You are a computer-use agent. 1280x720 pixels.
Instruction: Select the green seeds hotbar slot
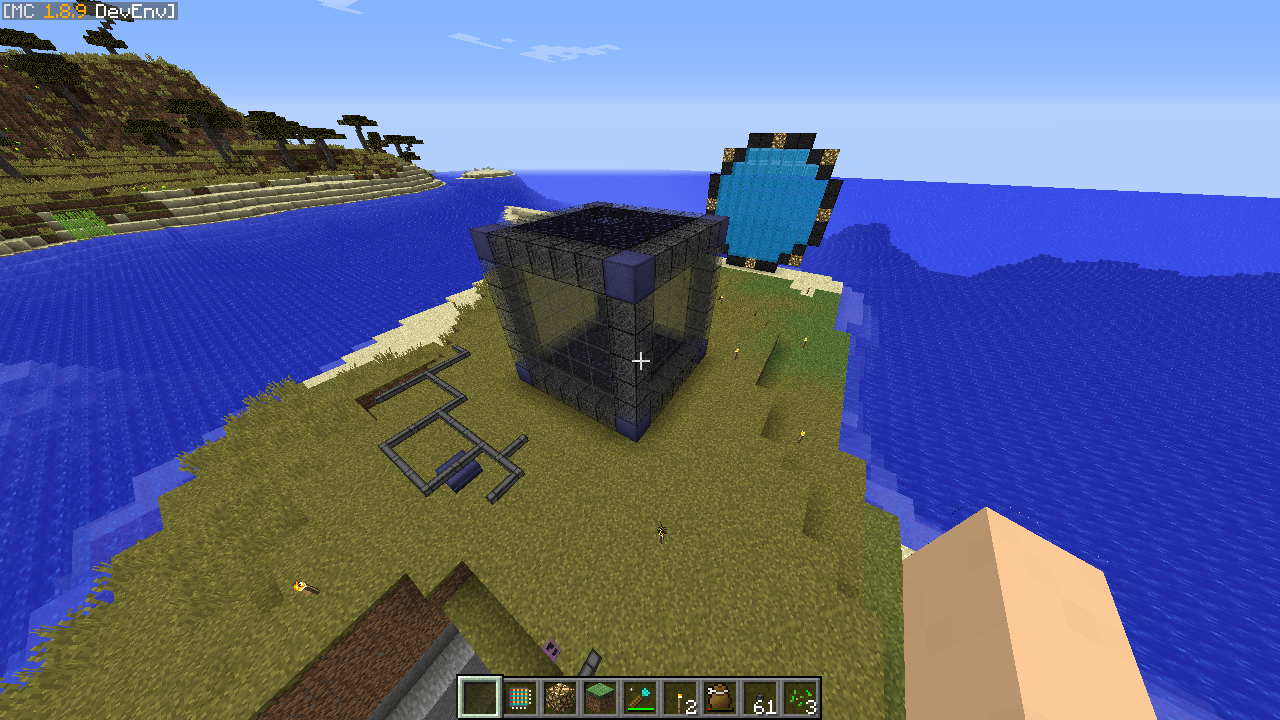coord(800,697)
